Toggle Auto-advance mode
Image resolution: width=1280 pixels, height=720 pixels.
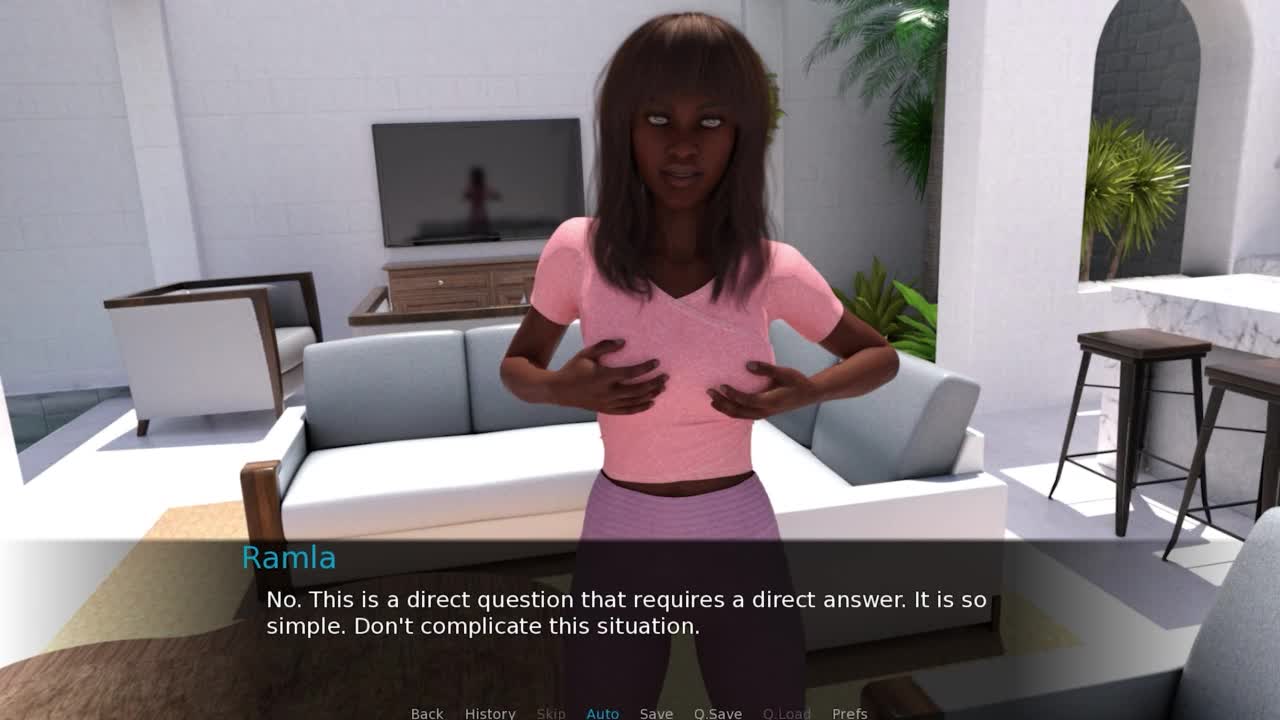click(x=603, y=713)
